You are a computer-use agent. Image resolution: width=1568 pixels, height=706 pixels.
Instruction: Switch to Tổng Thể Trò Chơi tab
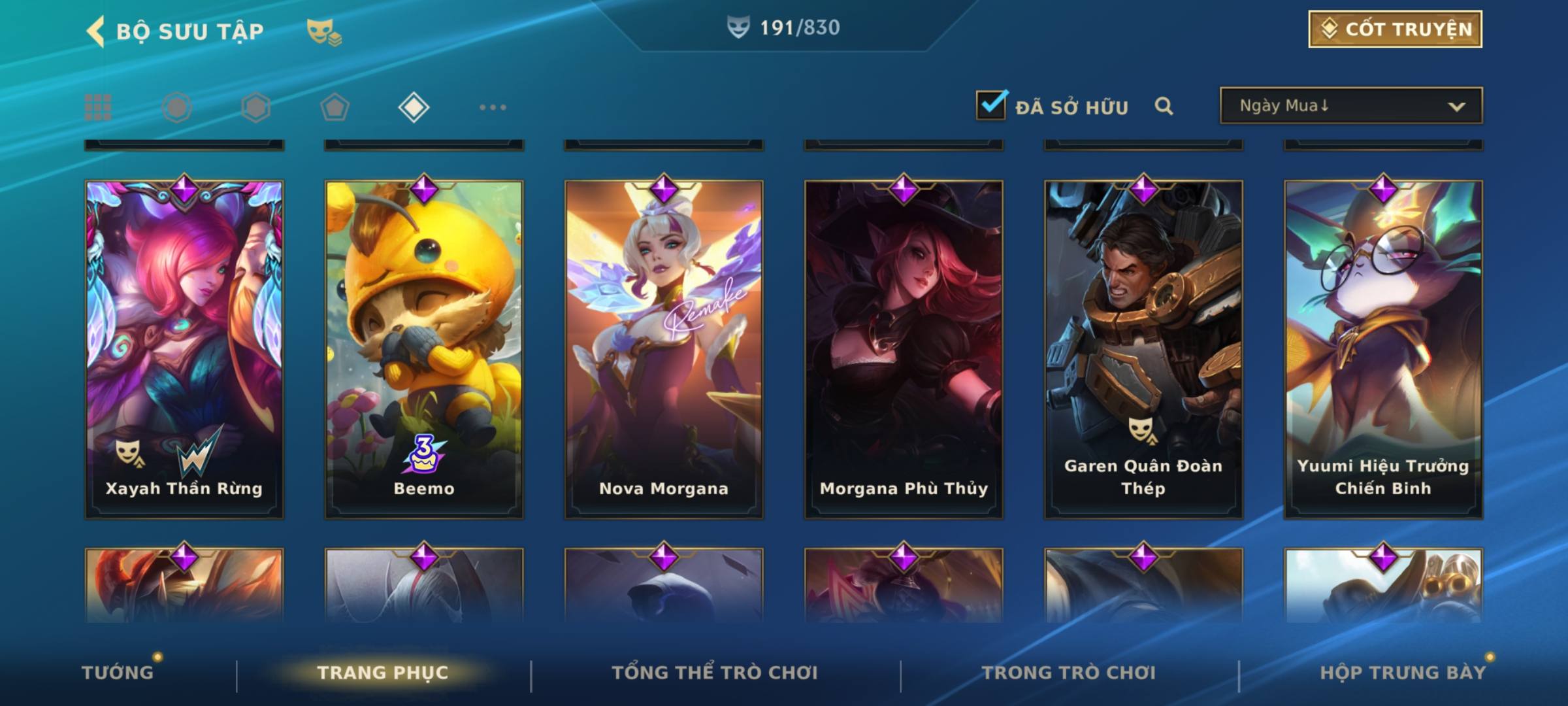[x=715, y=673]
